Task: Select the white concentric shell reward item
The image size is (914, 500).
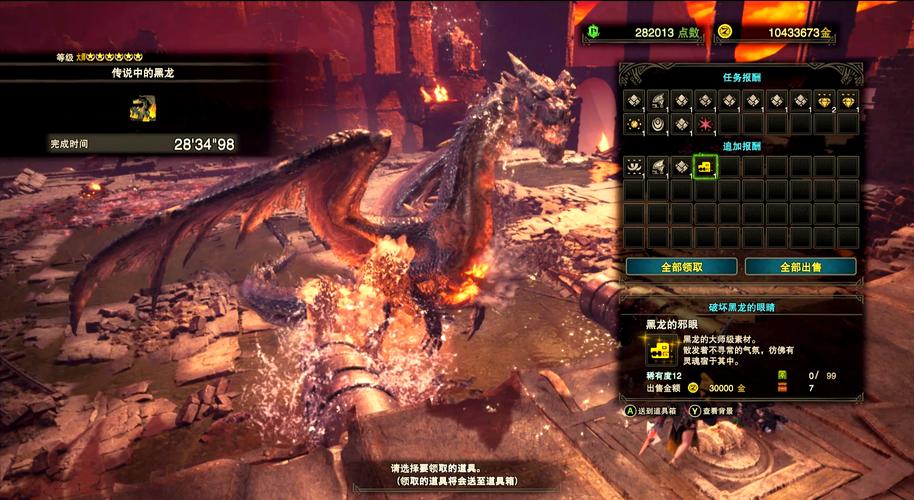Action: (657, 124)
